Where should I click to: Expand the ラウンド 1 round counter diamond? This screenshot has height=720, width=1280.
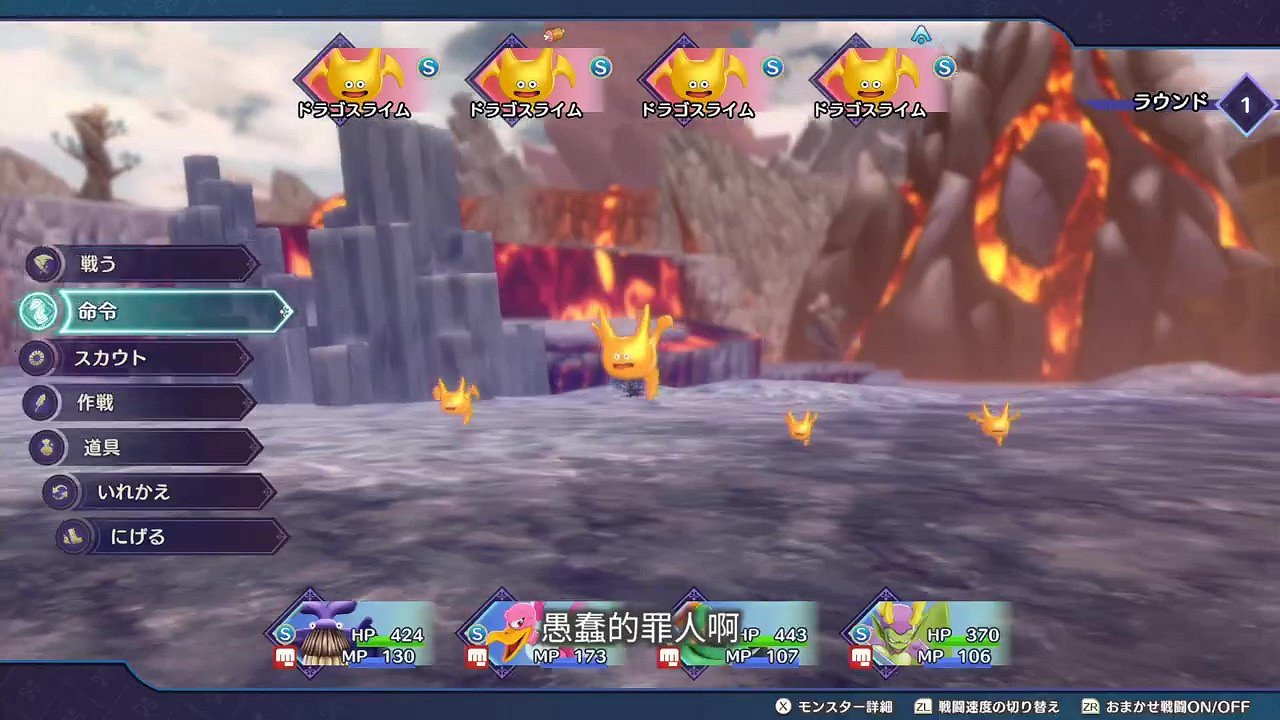[1247, 104]
